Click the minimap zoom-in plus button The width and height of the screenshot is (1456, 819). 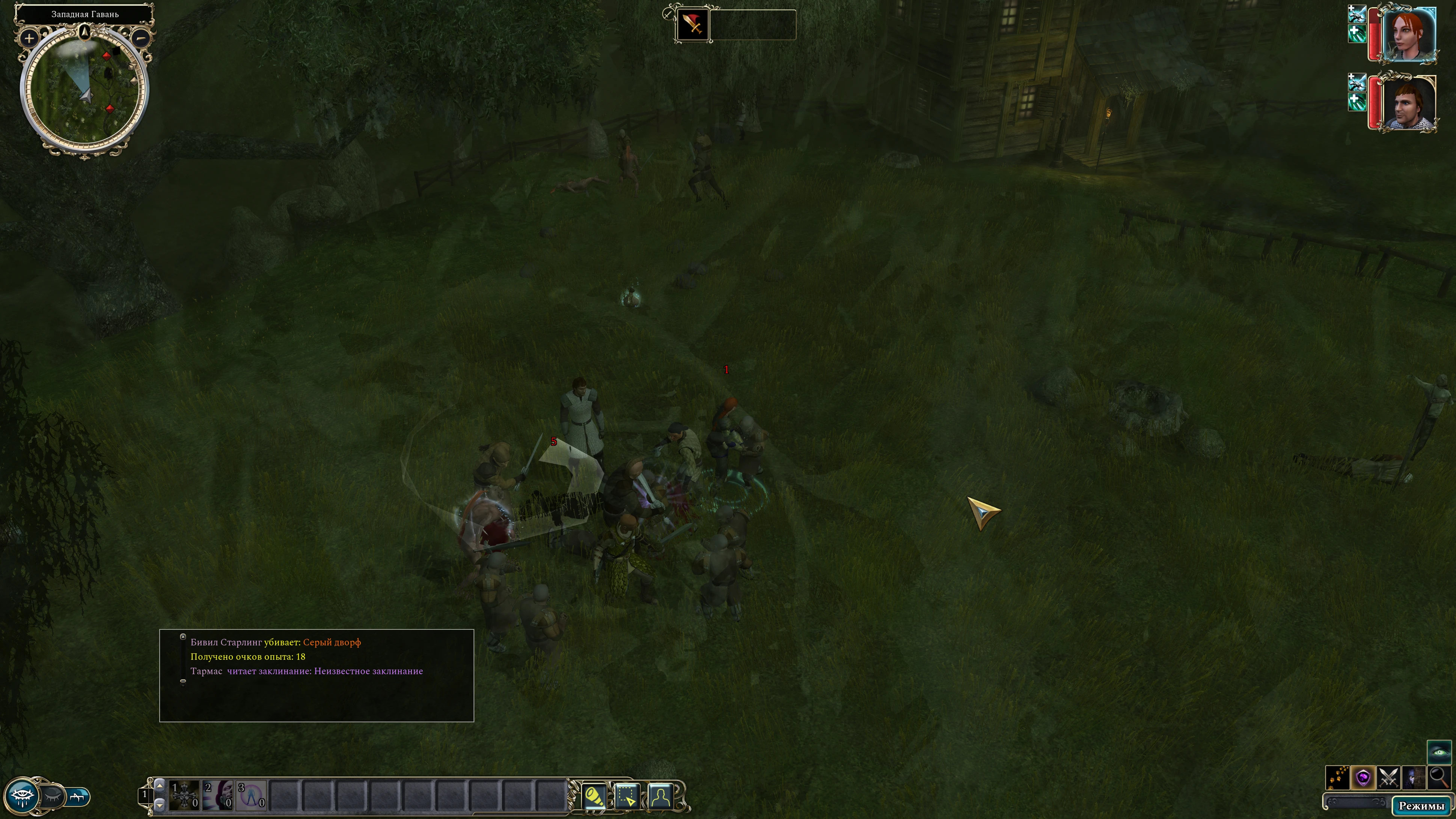tap(28, 38)
